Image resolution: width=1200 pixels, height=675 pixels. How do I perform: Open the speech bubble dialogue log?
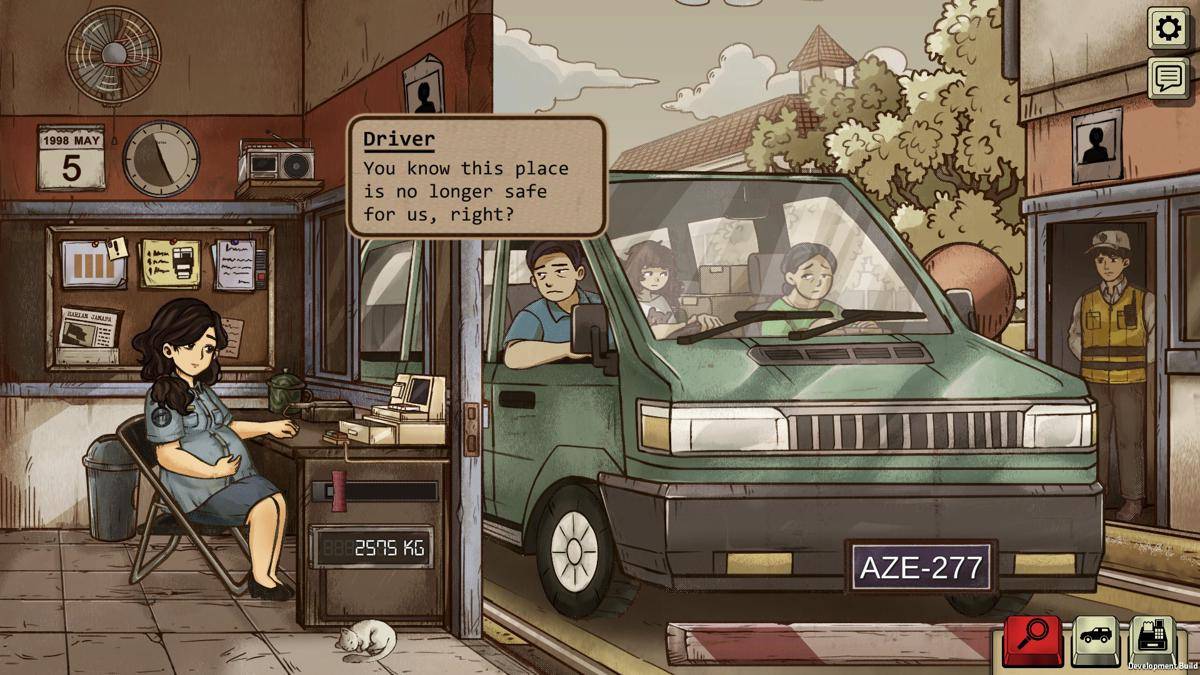pyautogui.click(x=1168, y=78)
